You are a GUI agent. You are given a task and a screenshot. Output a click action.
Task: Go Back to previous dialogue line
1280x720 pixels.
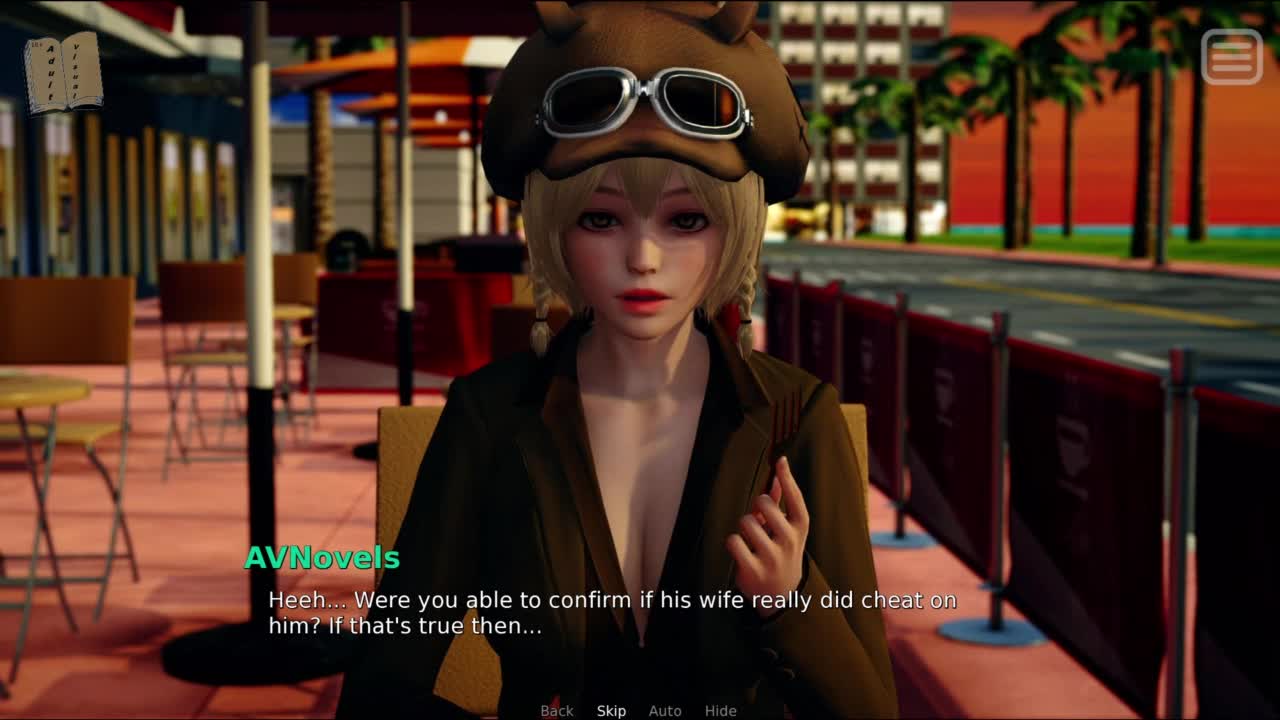[557, 711]
